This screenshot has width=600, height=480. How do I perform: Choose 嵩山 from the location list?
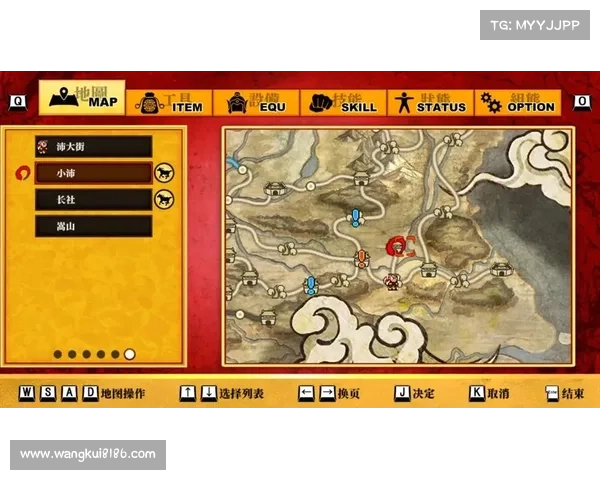[93, 226]
